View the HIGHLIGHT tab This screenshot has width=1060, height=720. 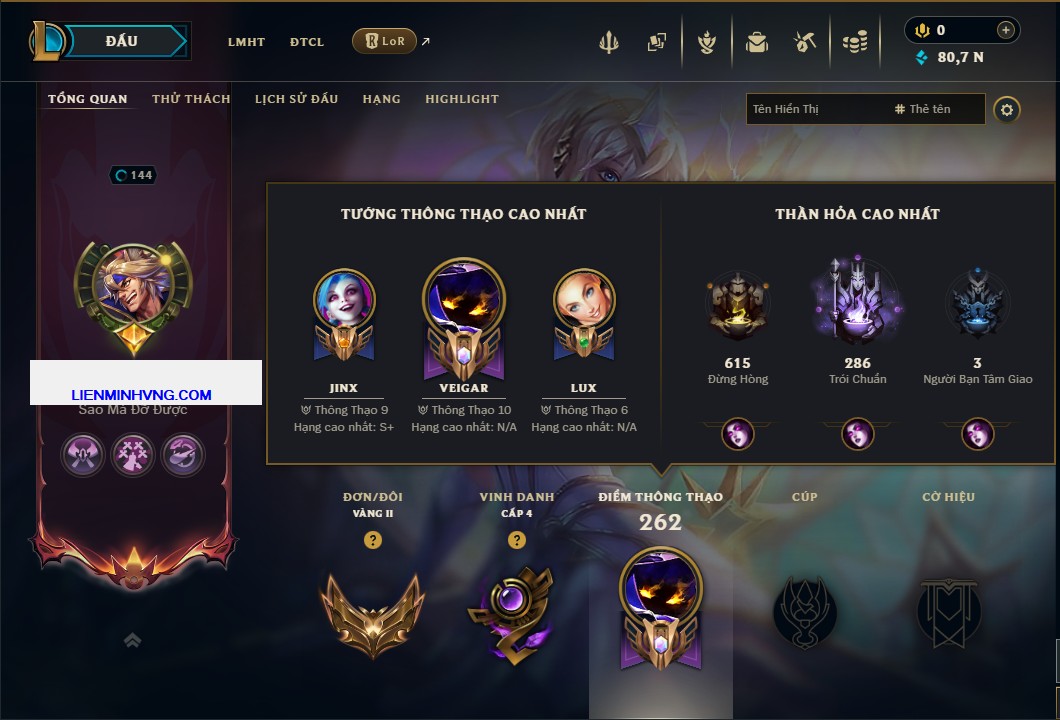(461, 99)
